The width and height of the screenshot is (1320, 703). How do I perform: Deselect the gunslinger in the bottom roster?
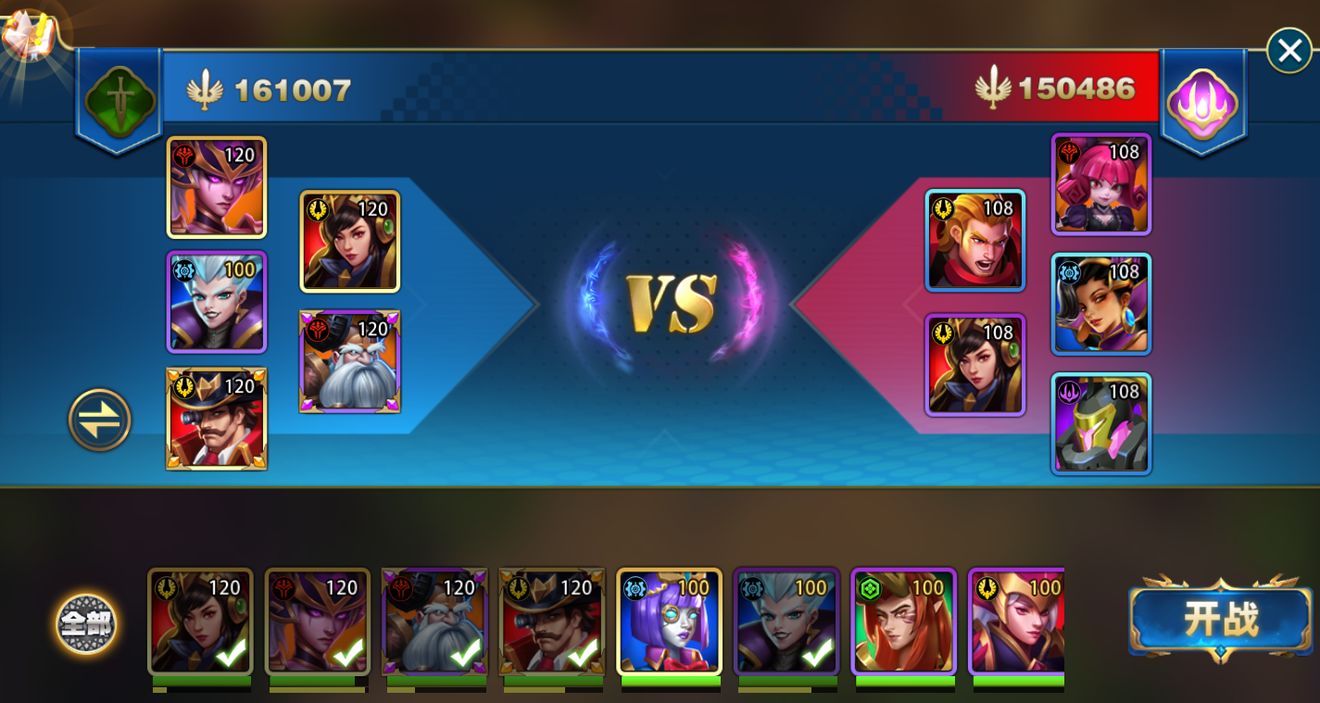pos(551,622)
